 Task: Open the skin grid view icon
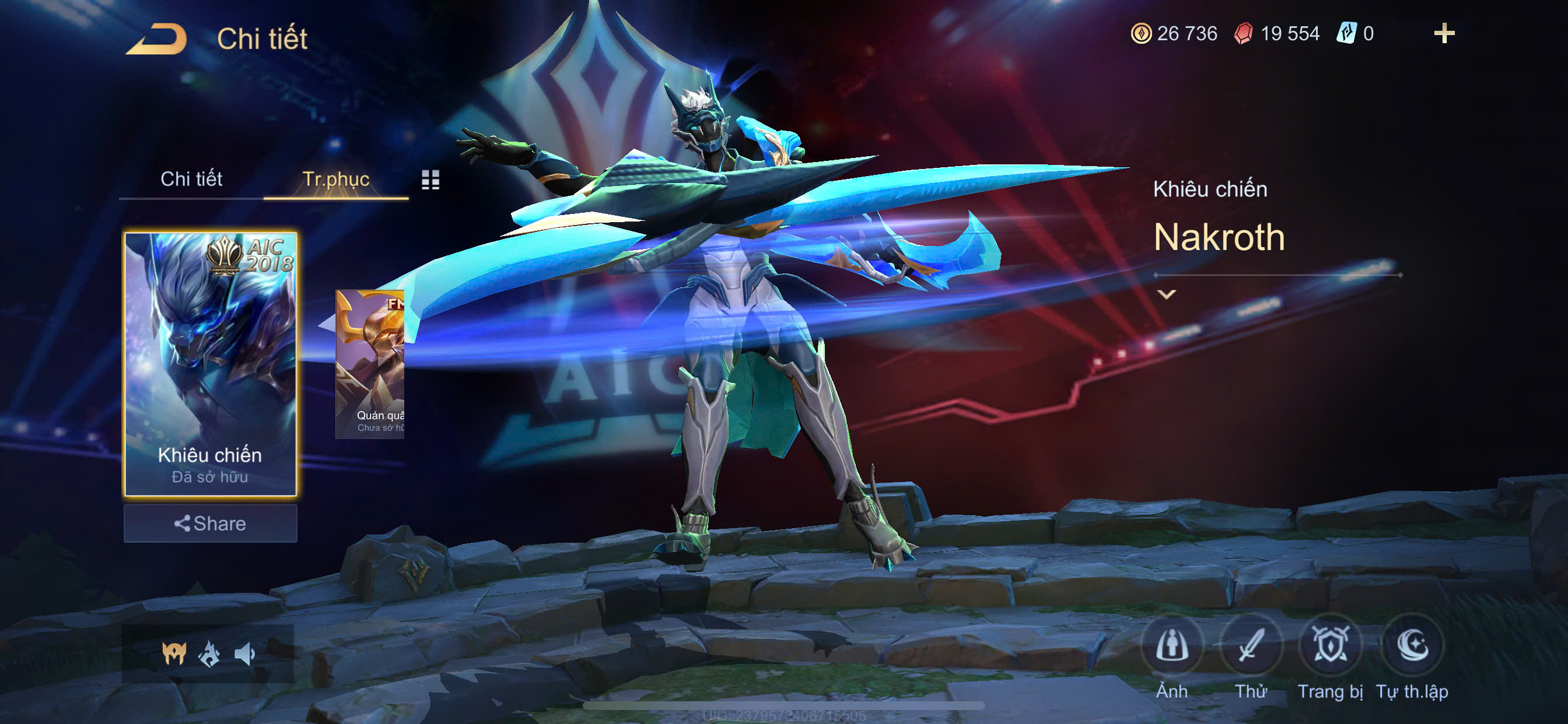(x=430, y=180)
